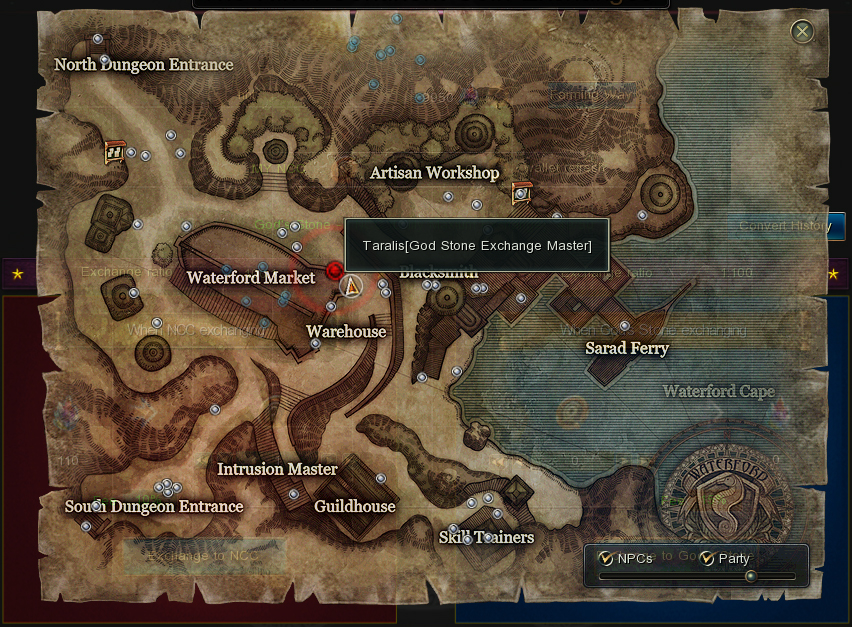Select the flag marker below North Dungeon Entrance
Image resolution: width=852 pixels, height=627 pixels.
pyautogui.click(x=115, y=152)
